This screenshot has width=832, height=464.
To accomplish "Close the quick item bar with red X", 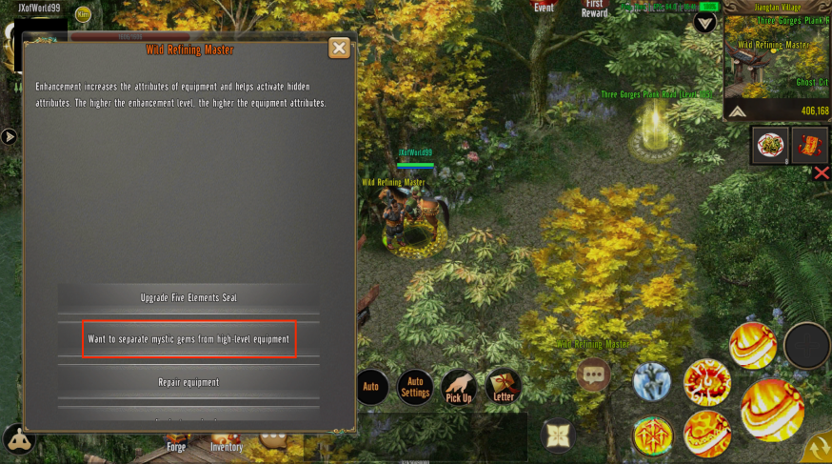I will tap(822, 173).
